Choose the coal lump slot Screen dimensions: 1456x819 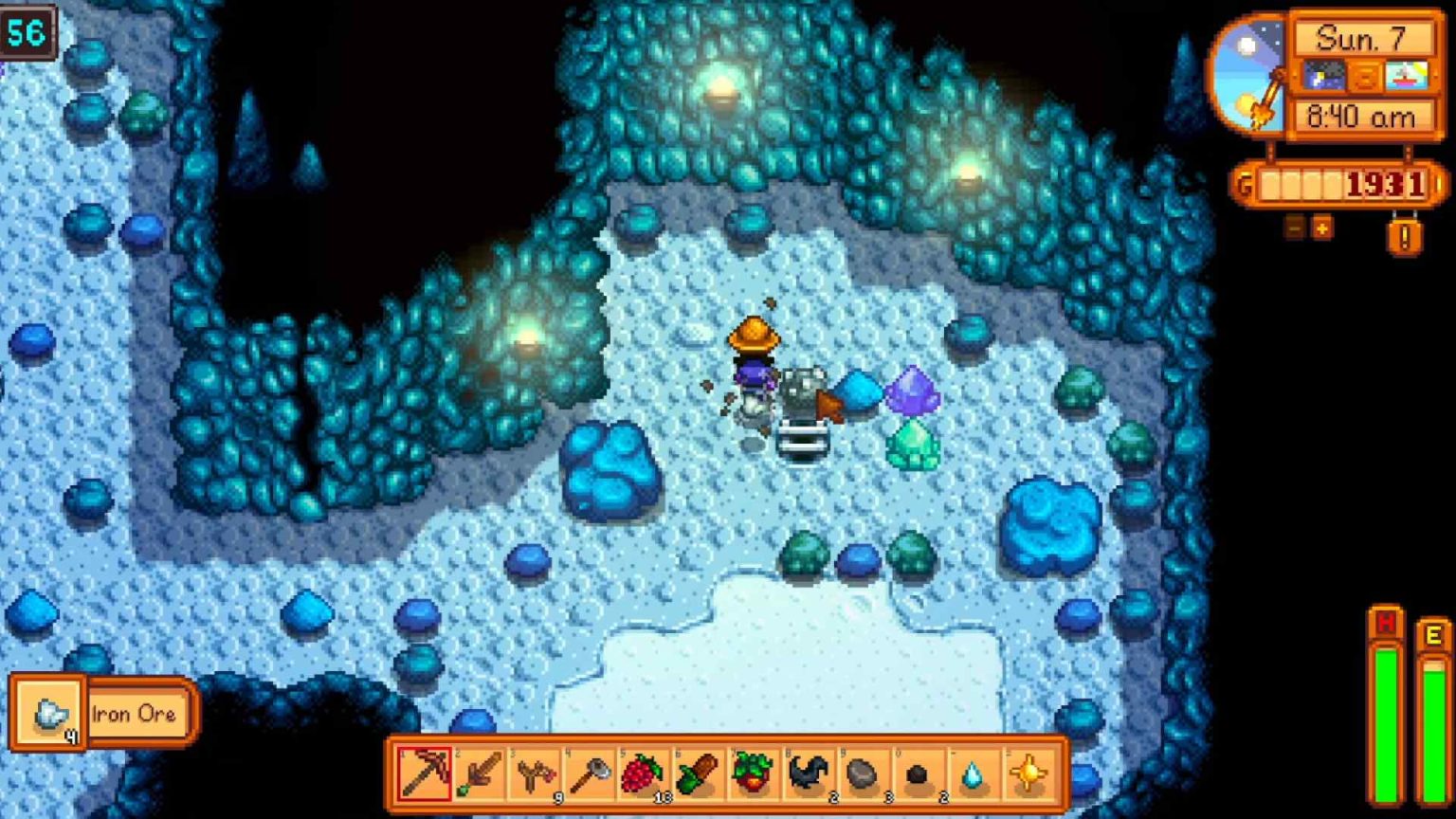coord(917,773)
